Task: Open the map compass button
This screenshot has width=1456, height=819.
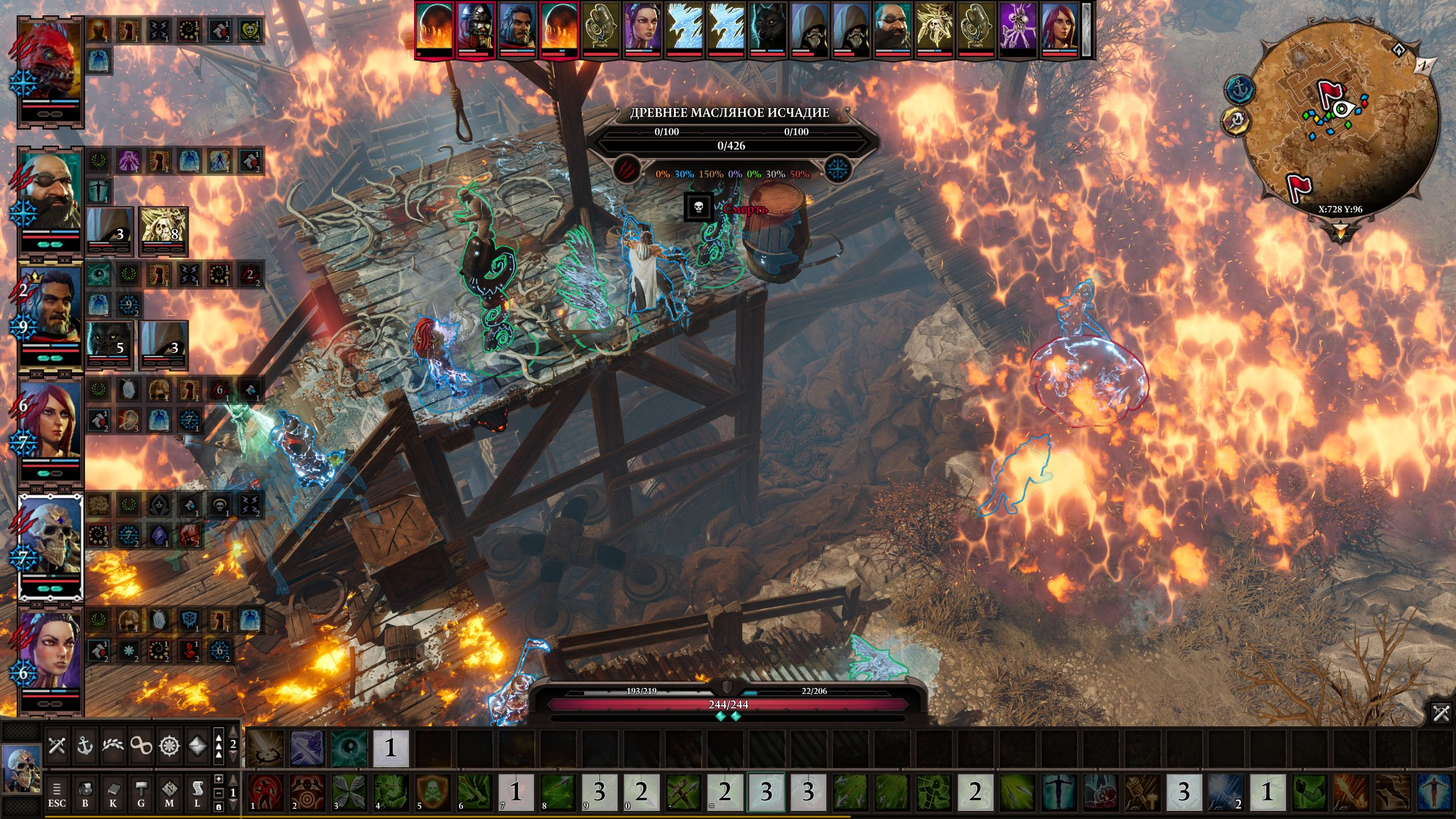Action: [x=169, y=793]
